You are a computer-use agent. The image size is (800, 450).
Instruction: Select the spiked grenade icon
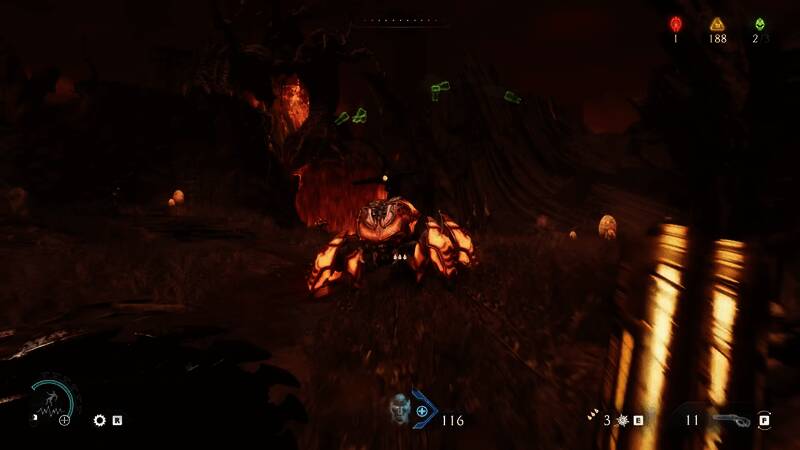pyautogui.click(x=620, y=420)
